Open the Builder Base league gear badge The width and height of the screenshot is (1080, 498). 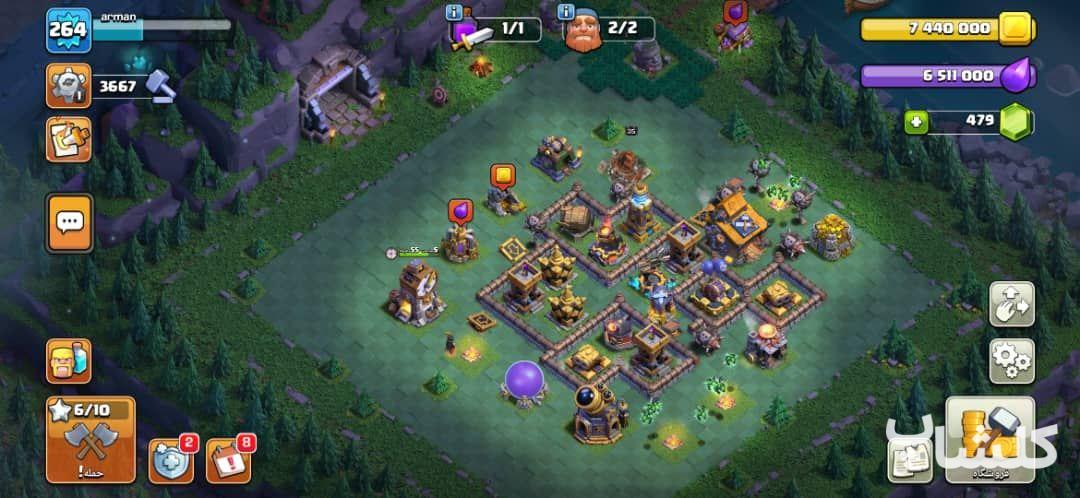[x=68, y=86]
